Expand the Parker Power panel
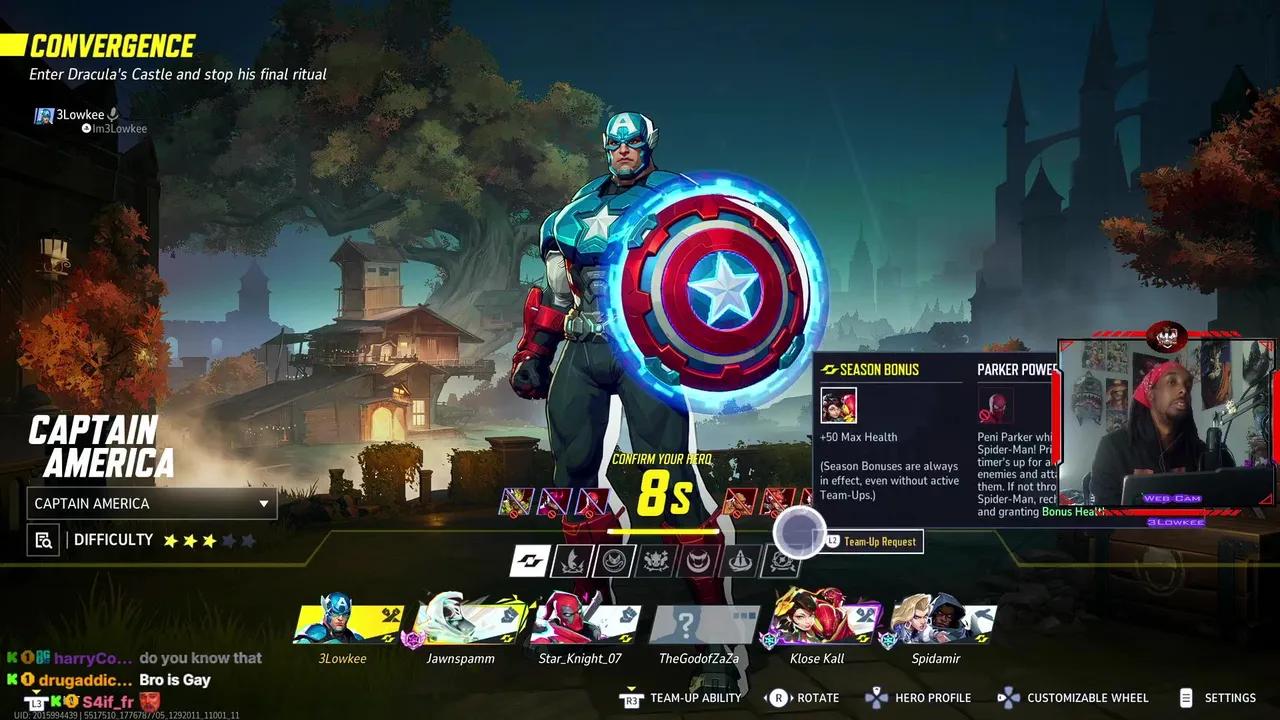The image size is (1280, 720). pyautogui.click(x=1015, y=369)
